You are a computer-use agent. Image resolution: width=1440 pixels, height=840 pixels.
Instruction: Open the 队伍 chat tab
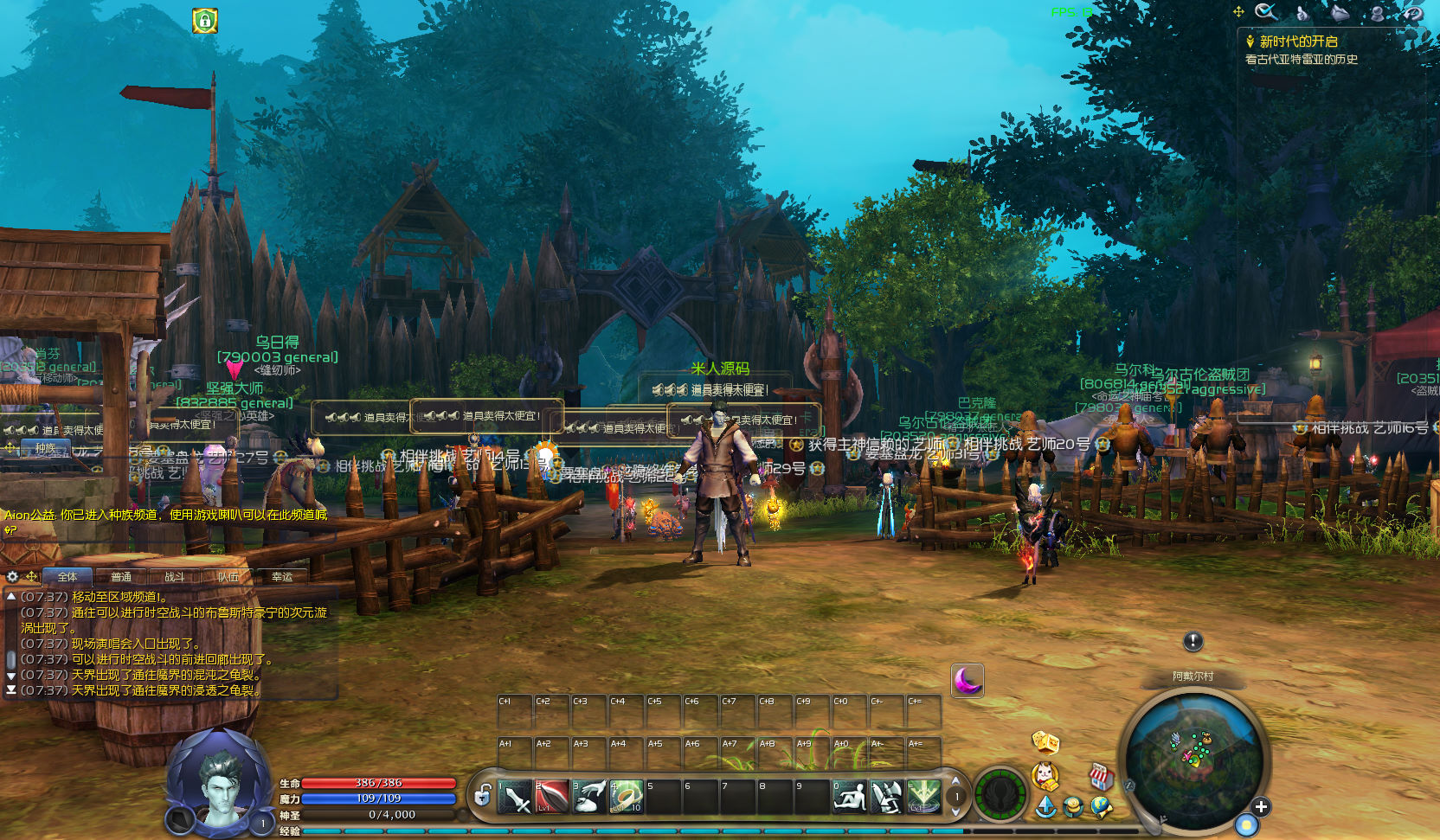[228, 577]
